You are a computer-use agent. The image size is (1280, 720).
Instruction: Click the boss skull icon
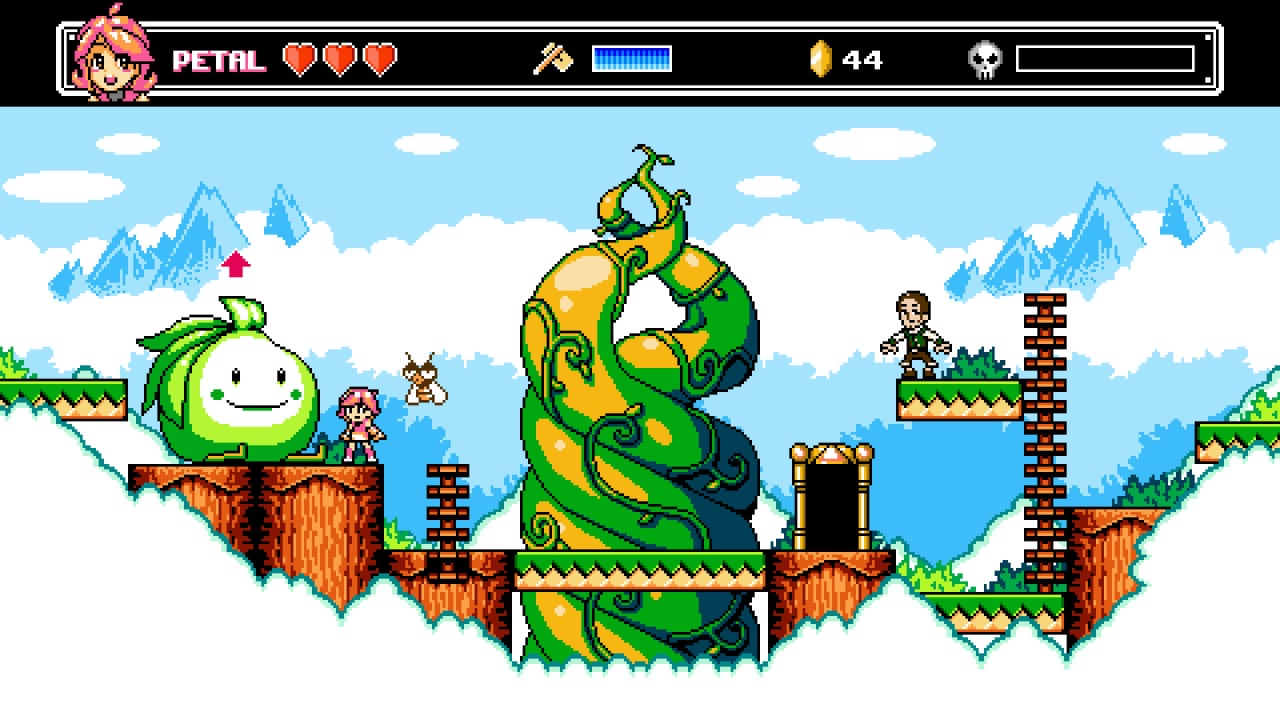[985, 60]
